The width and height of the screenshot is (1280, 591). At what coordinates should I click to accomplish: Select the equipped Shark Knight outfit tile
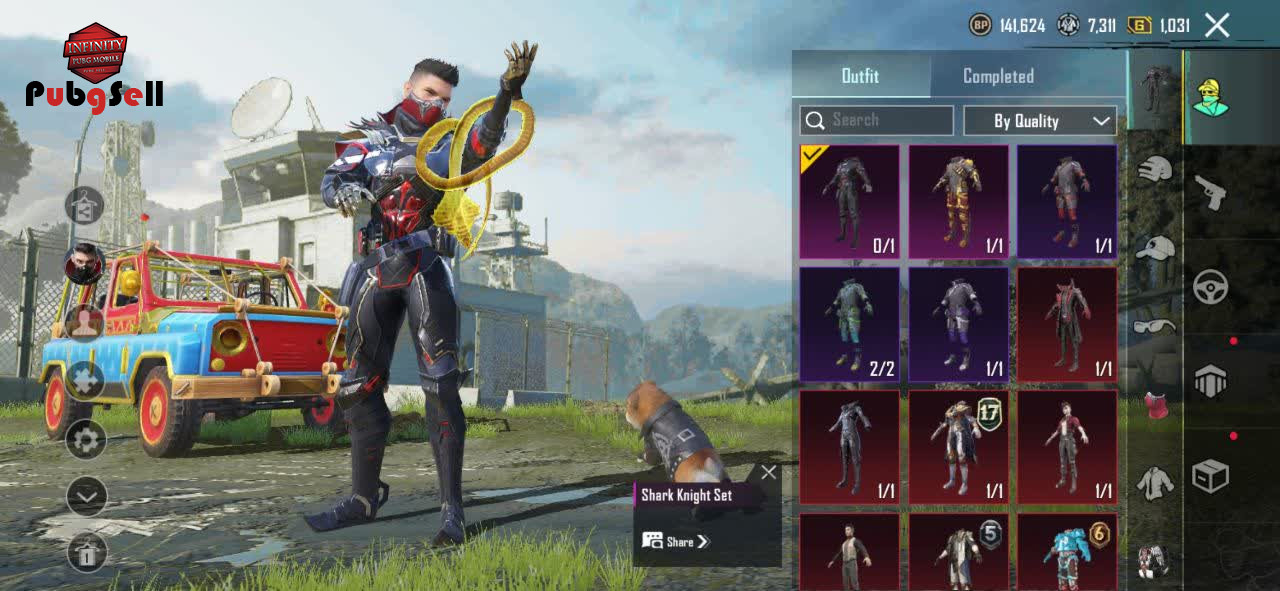pyautogui.click(x=849, y=202)
